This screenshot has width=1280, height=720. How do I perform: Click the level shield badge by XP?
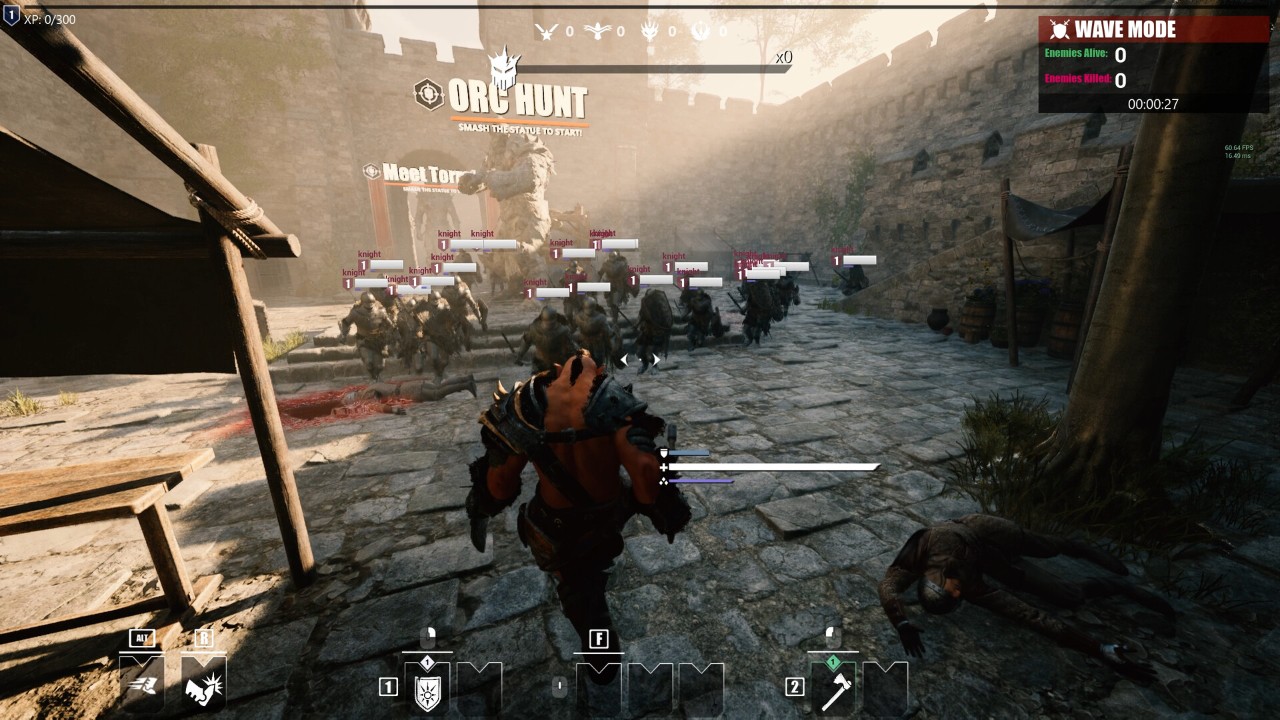point(11,14)
